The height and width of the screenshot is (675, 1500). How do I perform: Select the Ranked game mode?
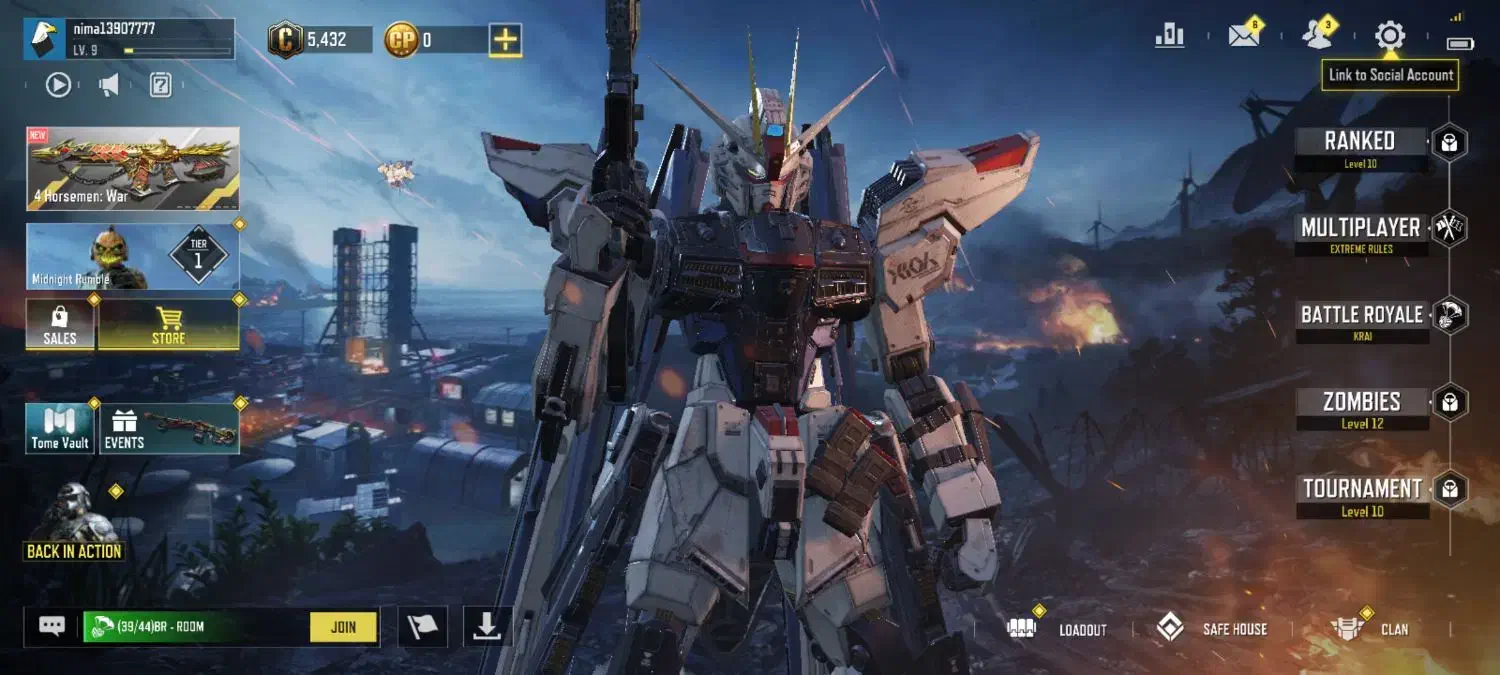point(1360,142)
